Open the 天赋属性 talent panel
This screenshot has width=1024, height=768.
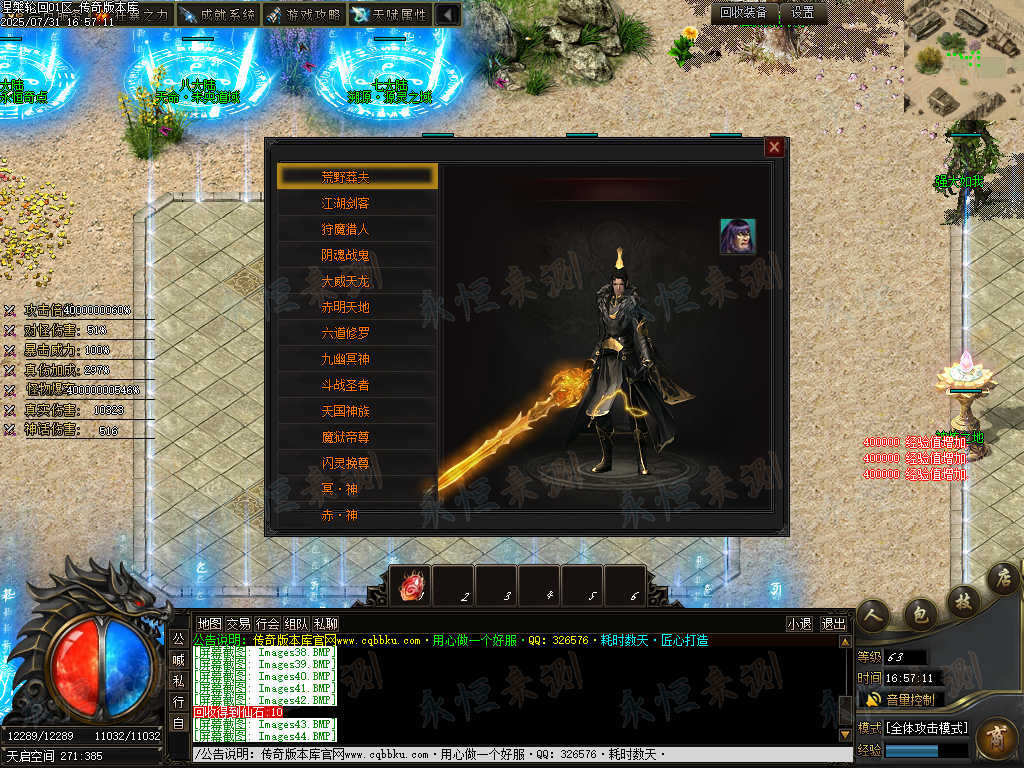[x=390, y=15]
